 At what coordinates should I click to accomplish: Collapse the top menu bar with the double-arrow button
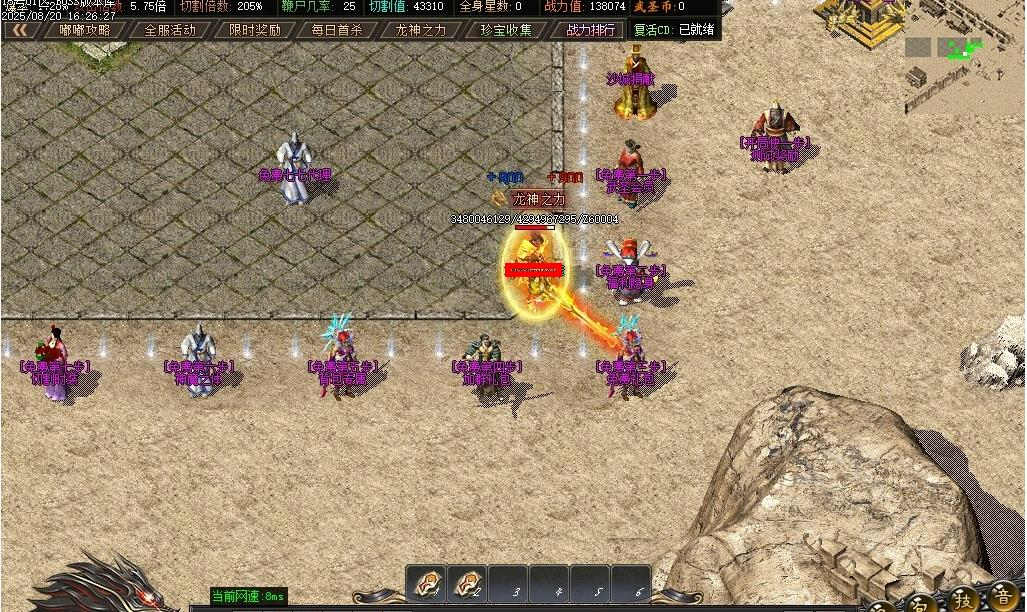click(x=20, y=29)
